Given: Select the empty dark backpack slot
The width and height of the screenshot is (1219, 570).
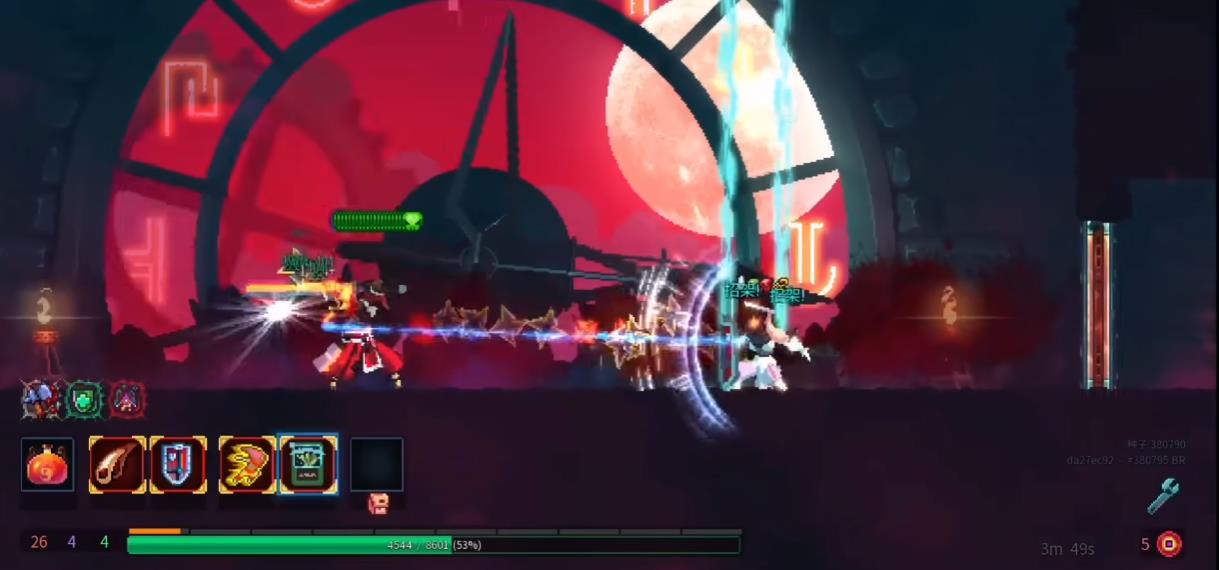Looking at the screenshot, I should [x=377, y=465].
